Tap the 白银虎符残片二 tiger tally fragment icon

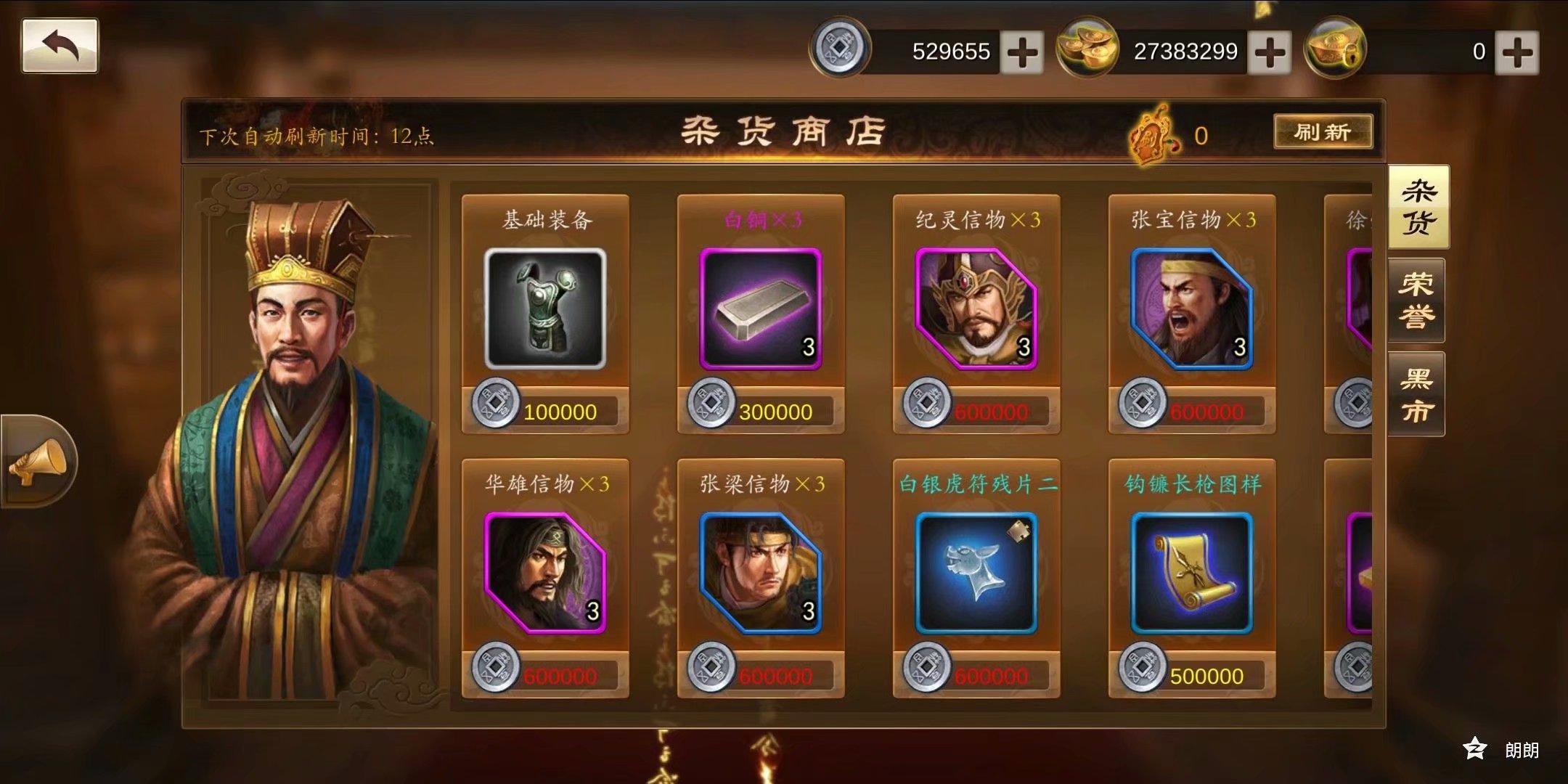point(976,573)
